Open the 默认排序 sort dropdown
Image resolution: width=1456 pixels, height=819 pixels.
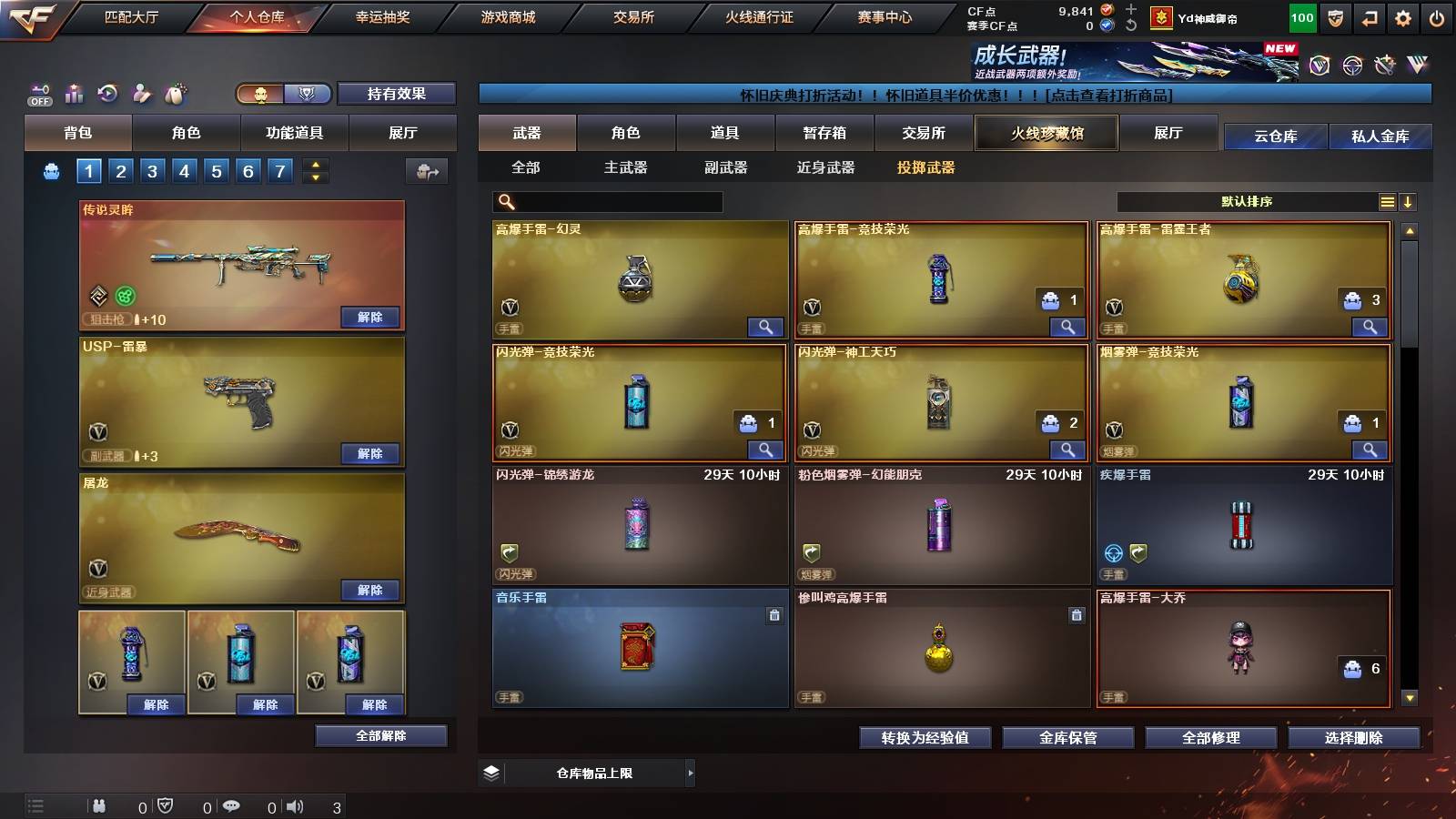[x=1254, y=201]
